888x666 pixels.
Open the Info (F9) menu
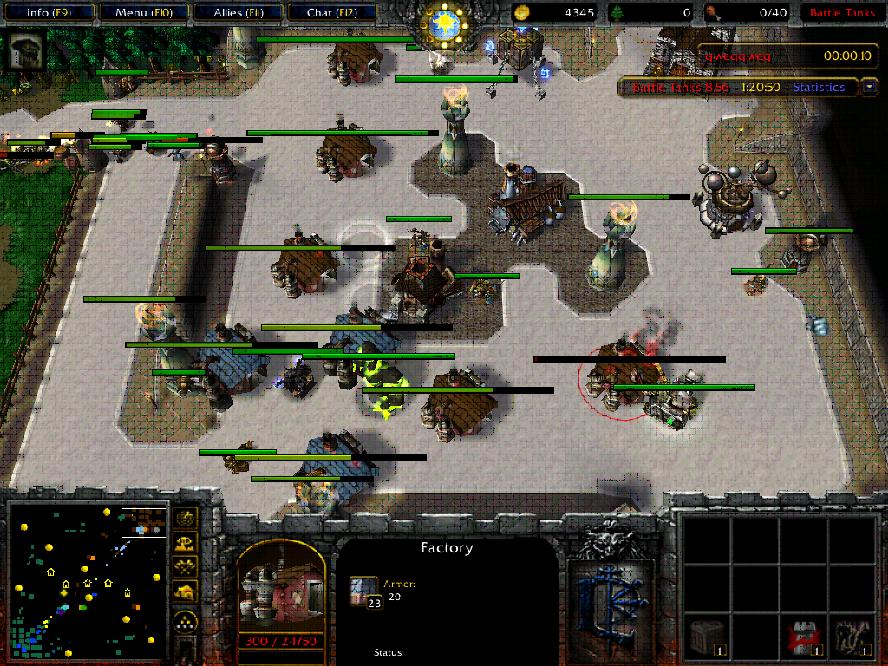pyautogui.click(x=47, y=13)
